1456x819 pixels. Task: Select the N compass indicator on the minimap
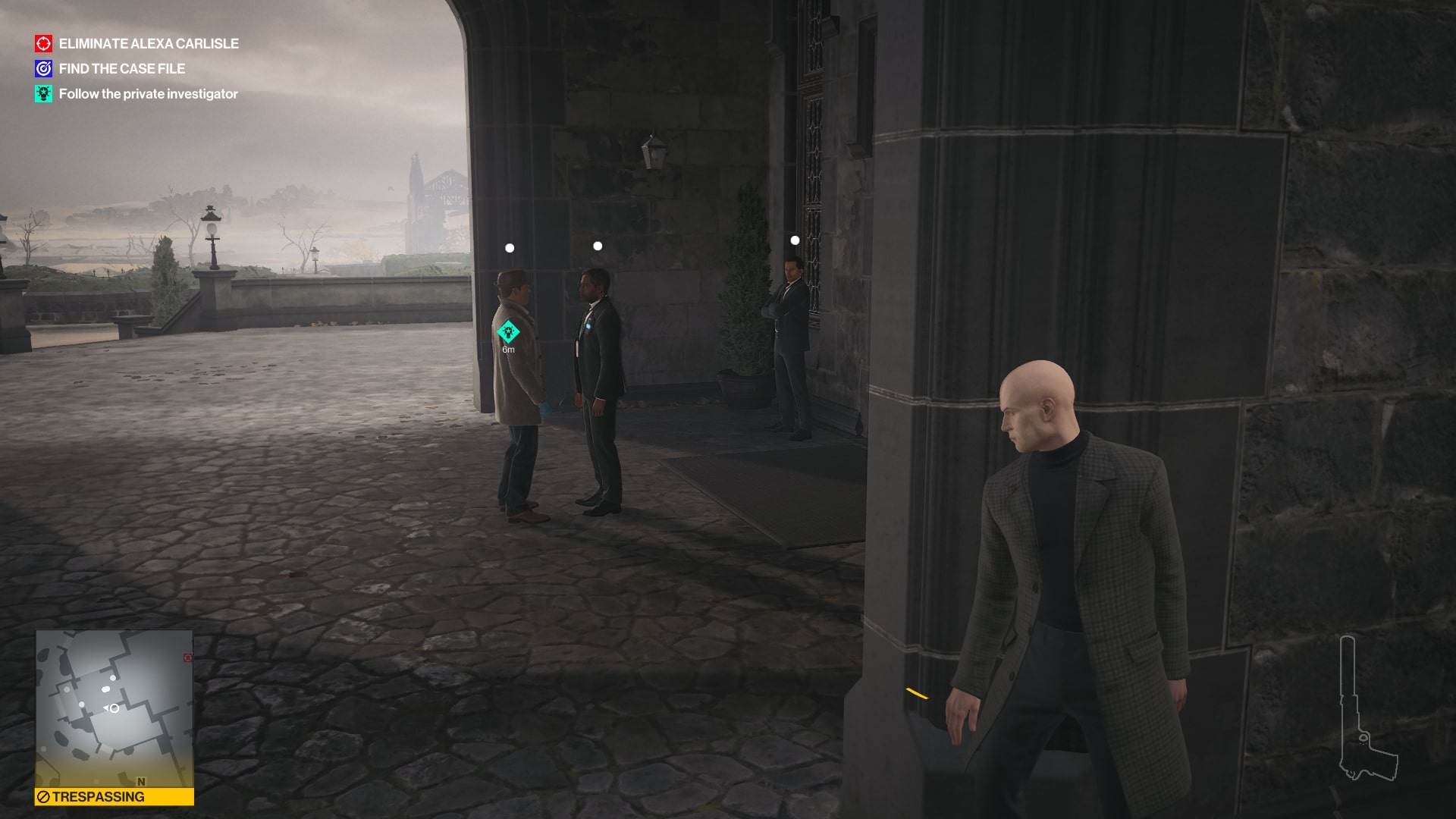[x=142, y=782]
